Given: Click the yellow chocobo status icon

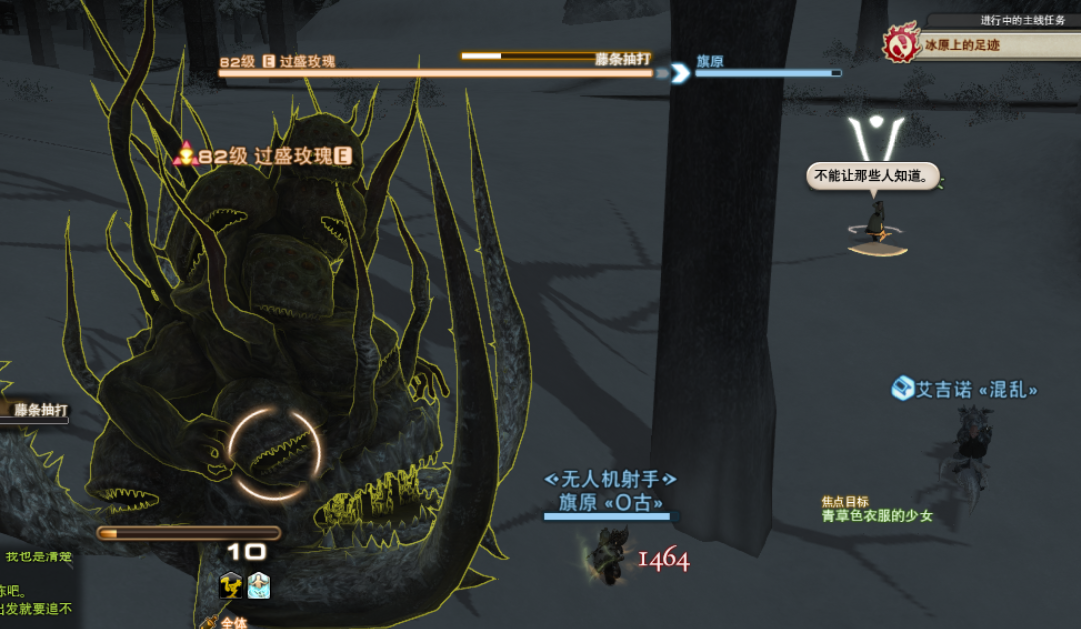Looking at the screenshot, I should 231,585.
